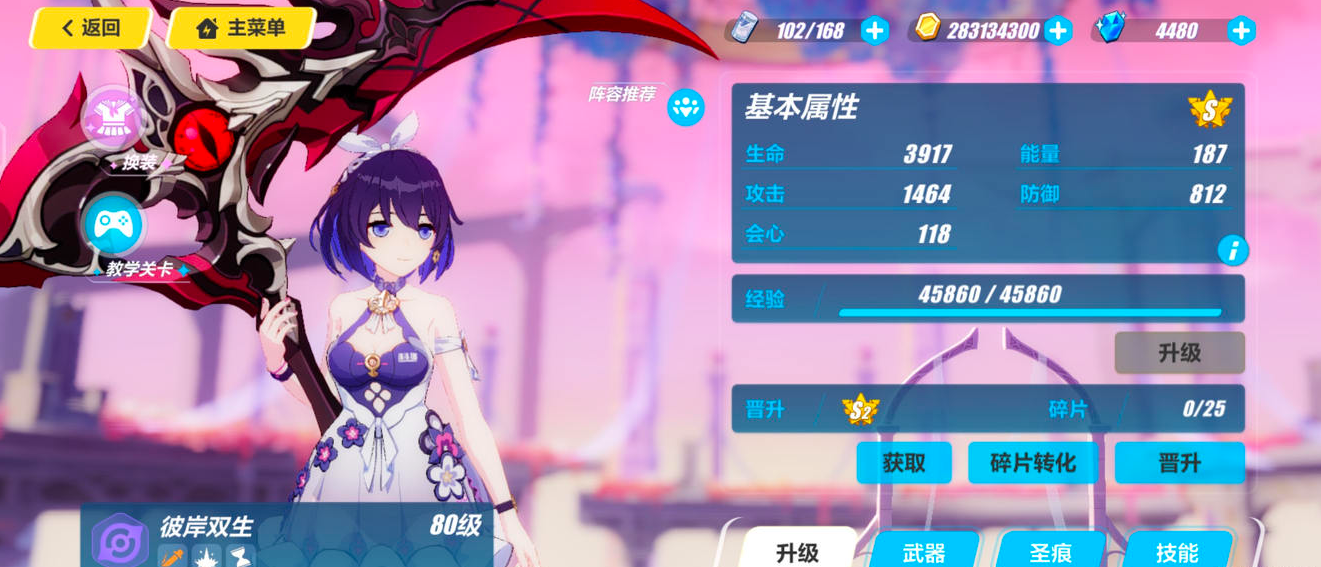Switch to the 武器 weapon tab

[x=923, y=551]
